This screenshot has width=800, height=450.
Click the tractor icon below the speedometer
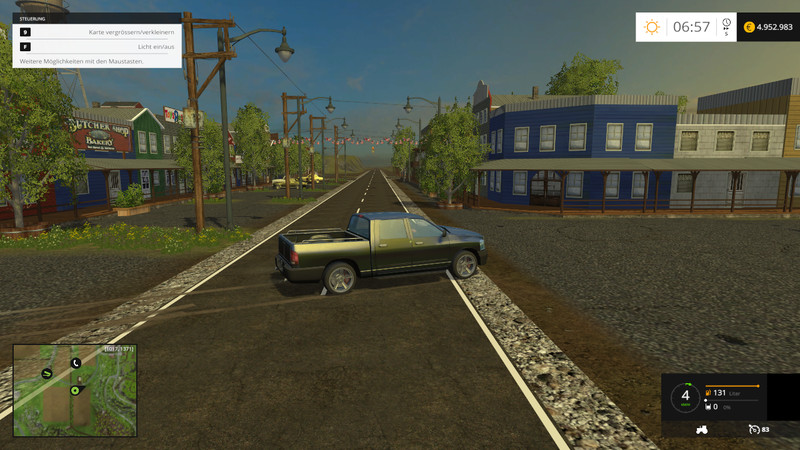click(702, 429)
